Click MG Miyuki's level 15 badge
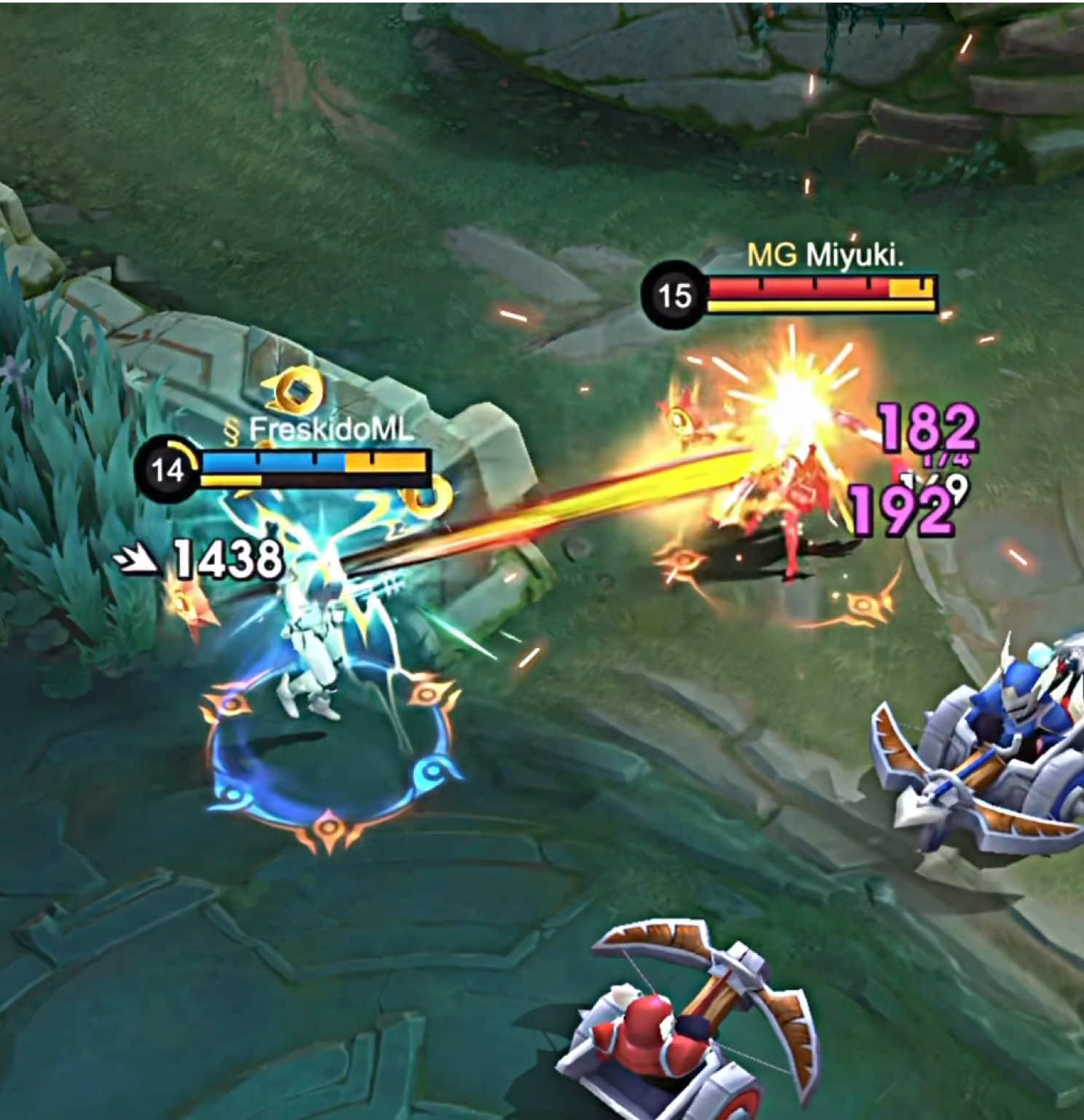 click(x=675, y=293)
